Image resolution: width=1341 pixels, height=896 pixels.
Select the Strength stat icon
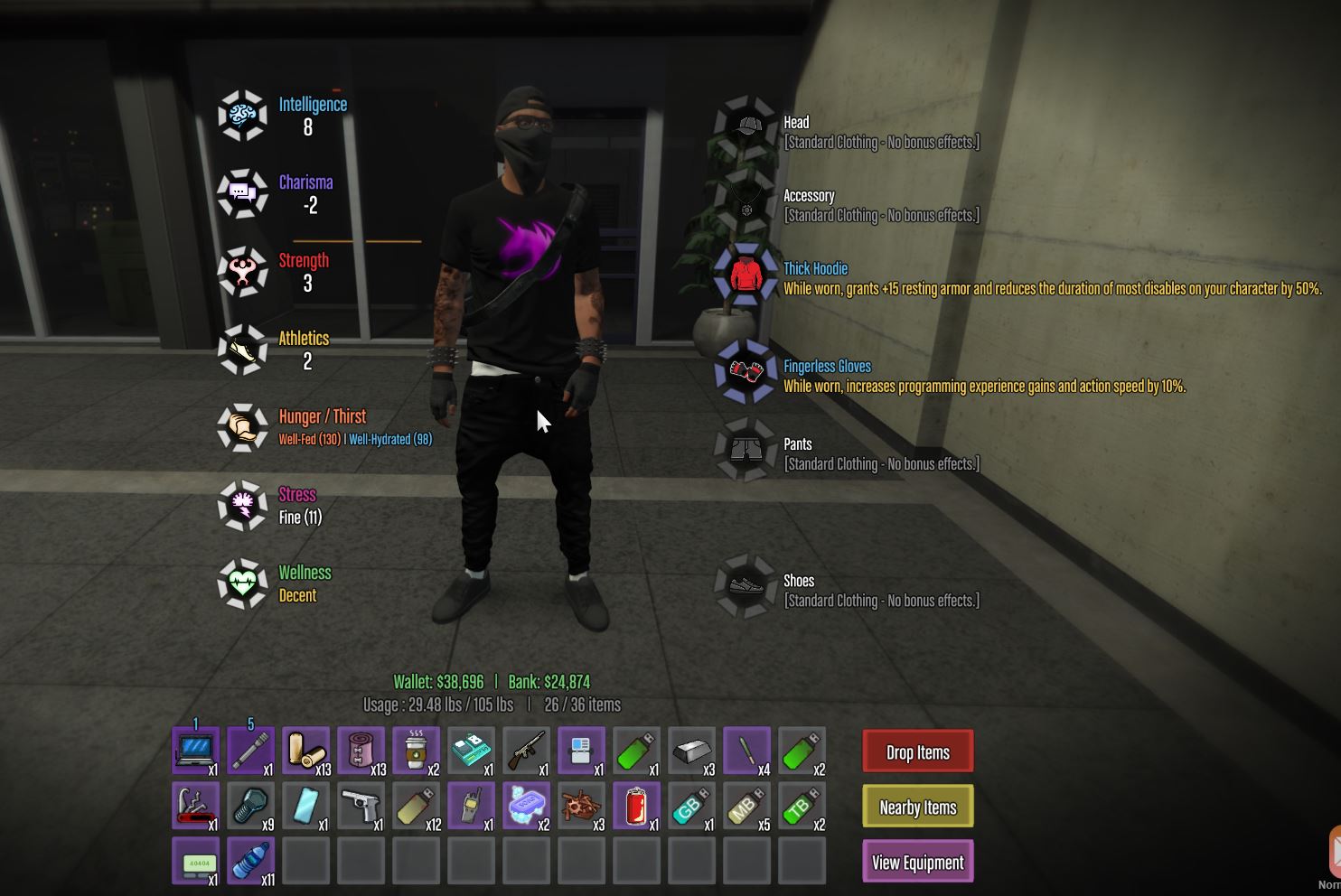pyautogui.click(x=241, y=271)
